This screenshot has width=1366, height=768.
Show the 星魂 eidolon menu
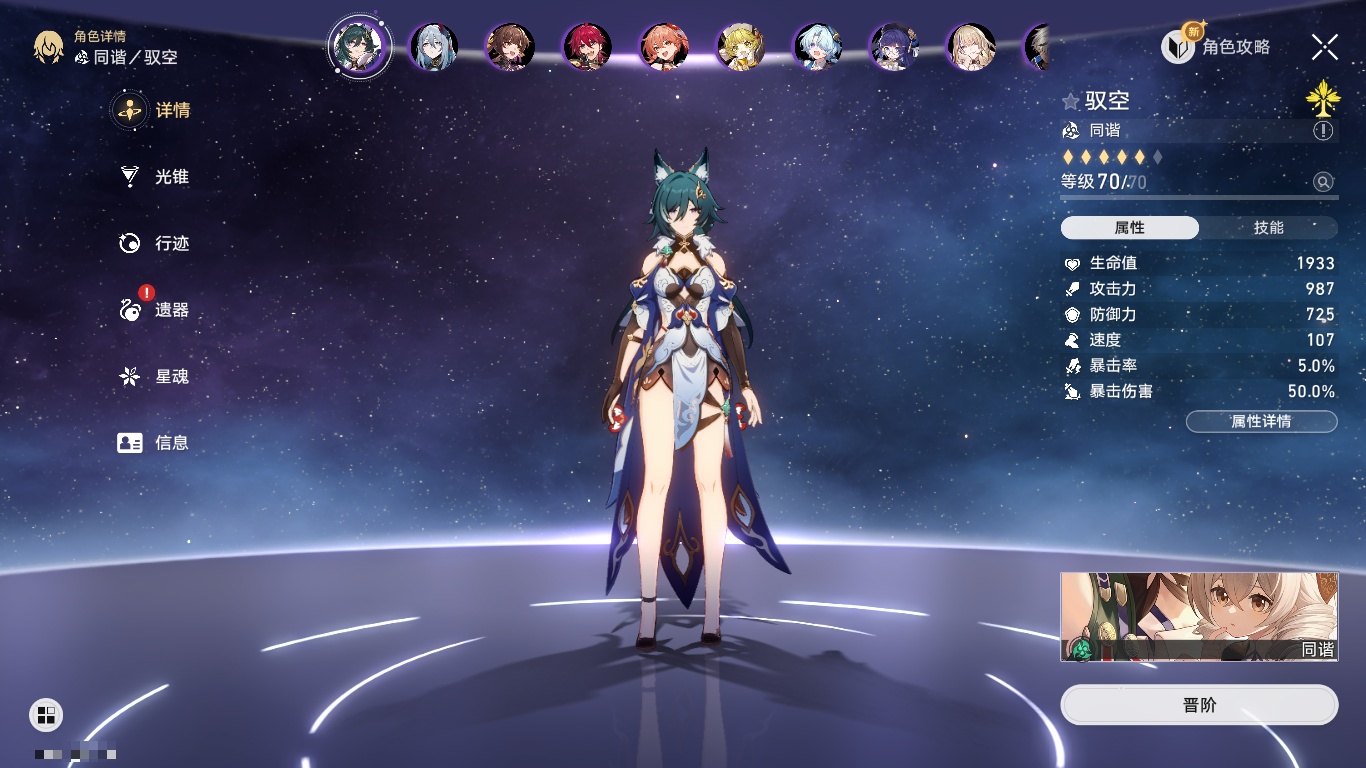[x=155, y=377]
